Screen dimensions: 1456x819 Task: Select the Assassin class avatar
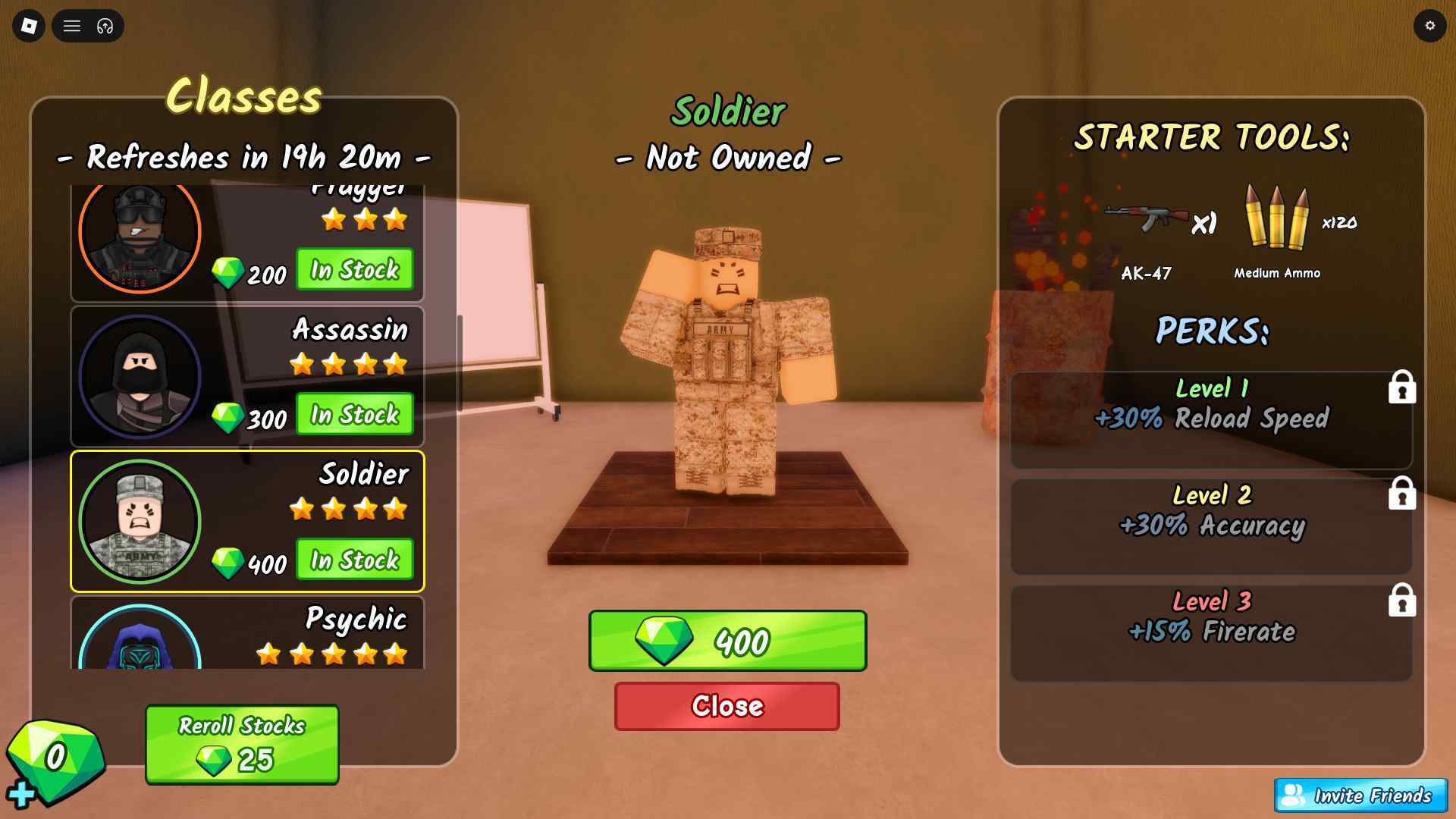(140, 375)
